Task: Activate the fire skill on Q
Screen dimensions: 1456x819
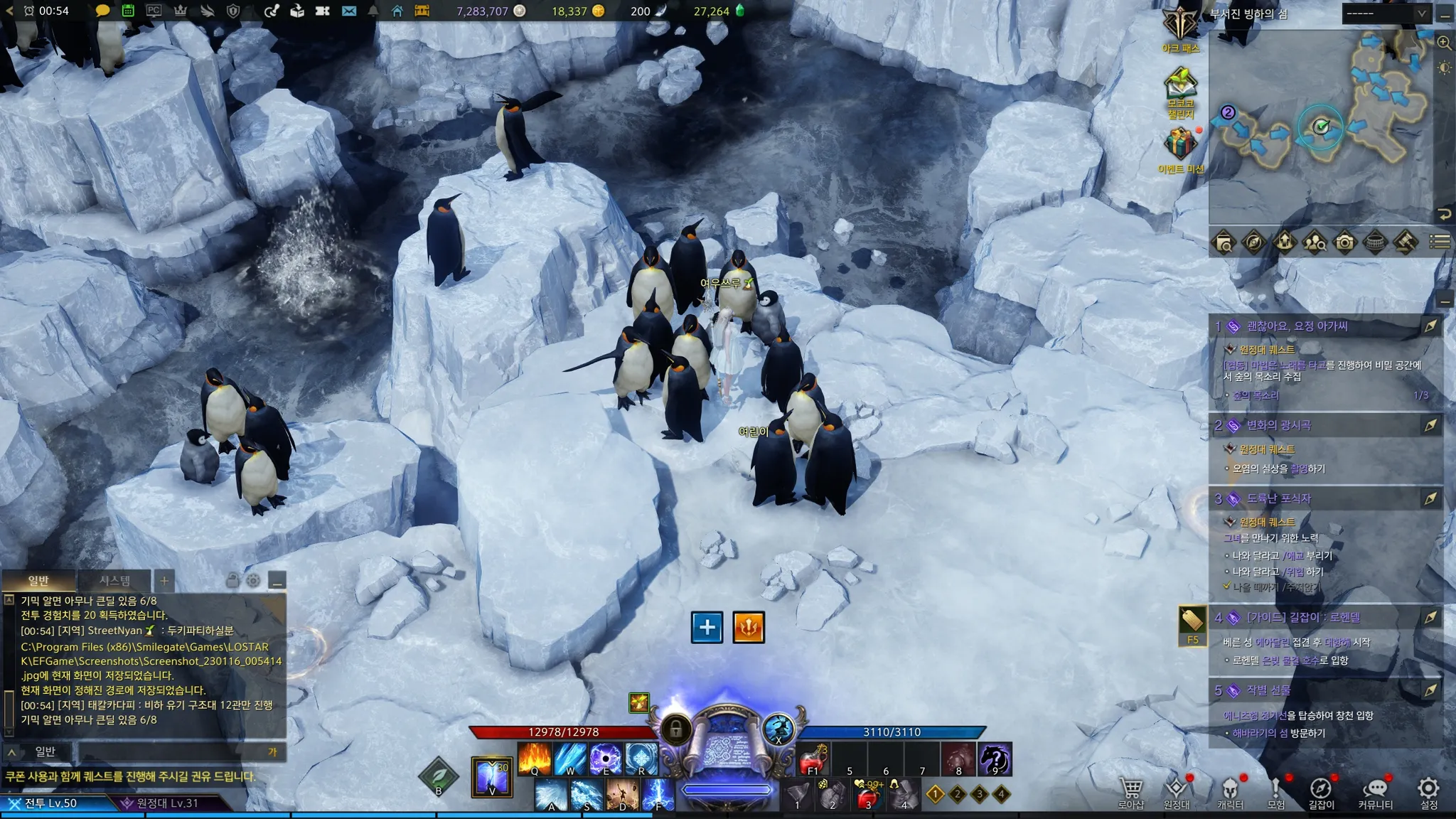Action: pos(535,759)
